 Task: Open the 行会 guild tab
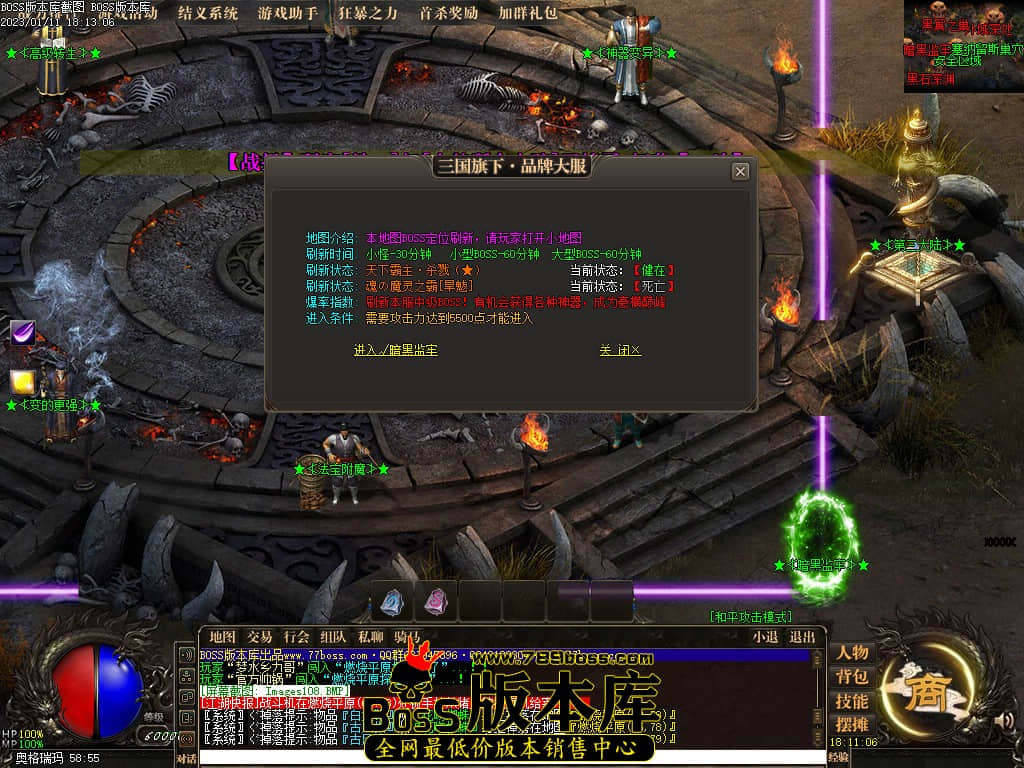(296, 636)
